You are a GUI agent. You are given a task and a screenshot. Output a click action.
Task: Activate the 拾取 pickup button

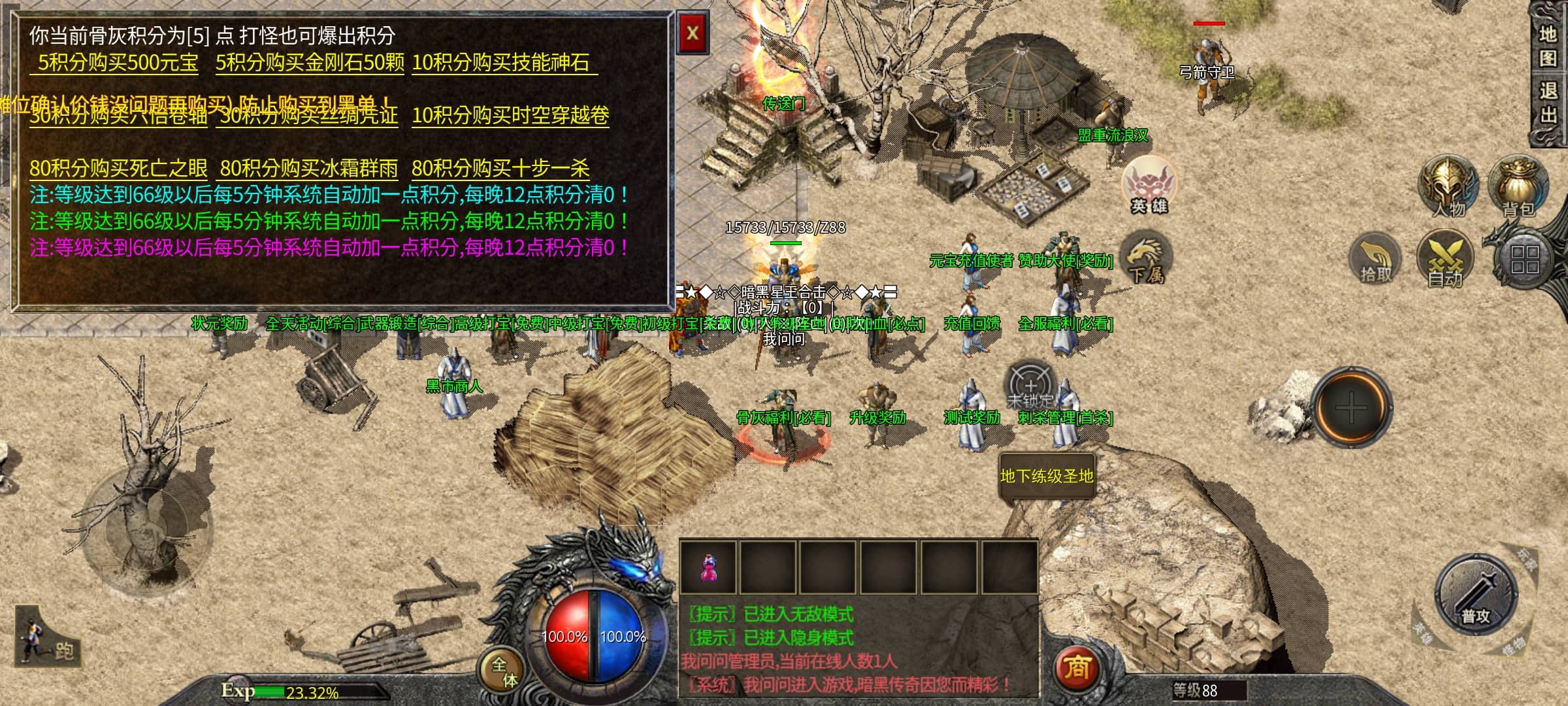click(1376, 260)
